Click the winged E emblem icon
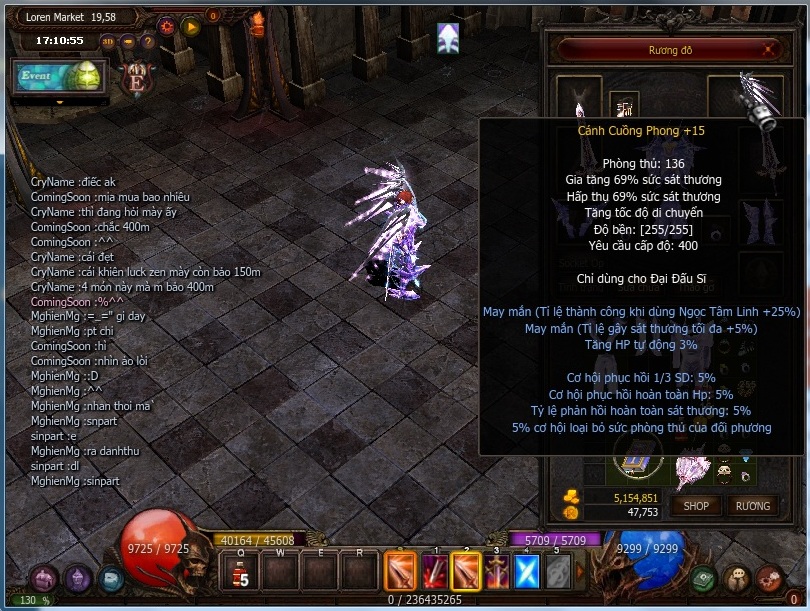The height and width of the screenshot is (611, 810). tap(136, 78)
